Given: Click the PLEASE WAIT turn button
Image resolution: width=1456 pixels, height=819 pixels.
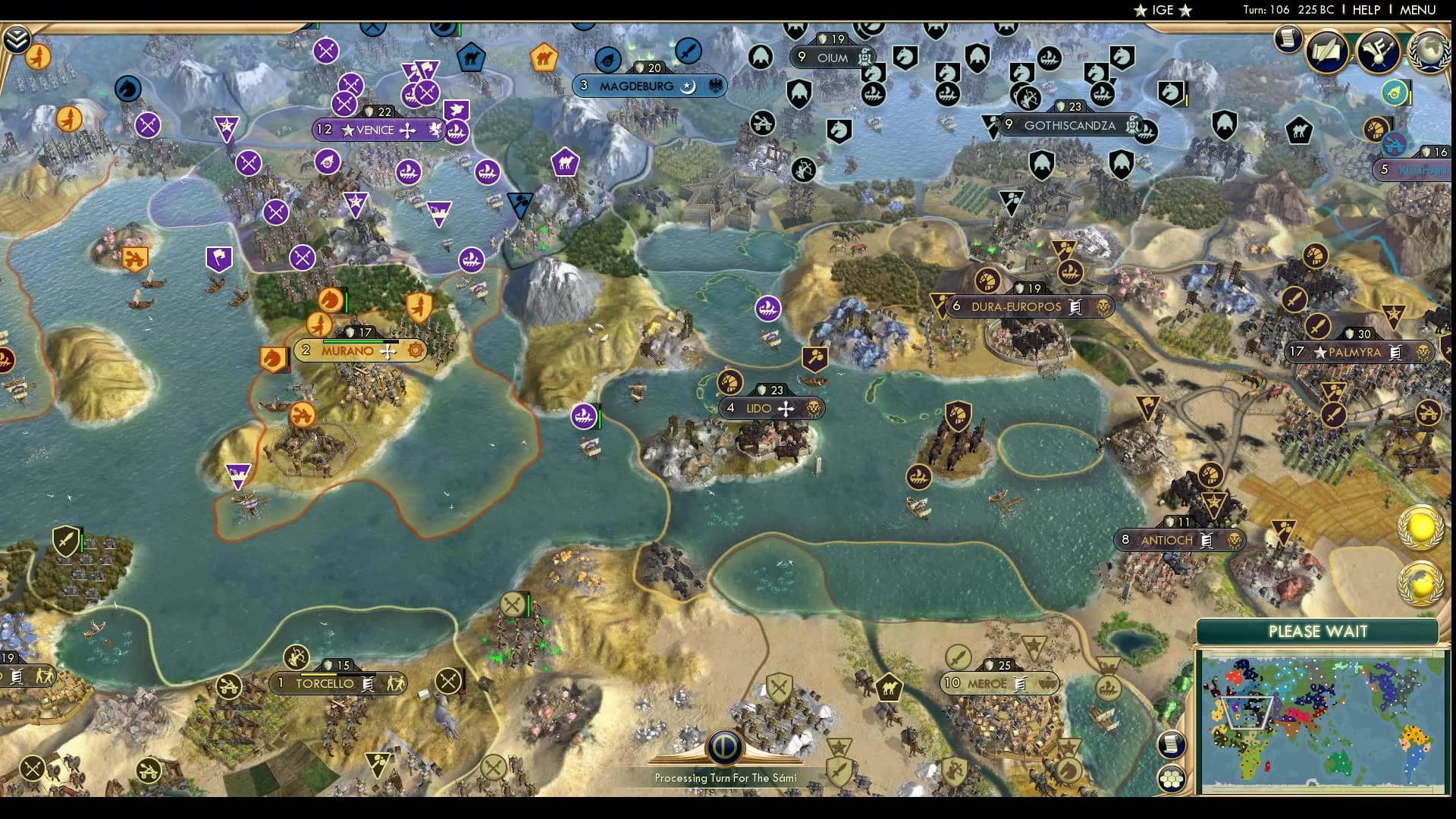Looking at the screenshot, I should 1318,631.
